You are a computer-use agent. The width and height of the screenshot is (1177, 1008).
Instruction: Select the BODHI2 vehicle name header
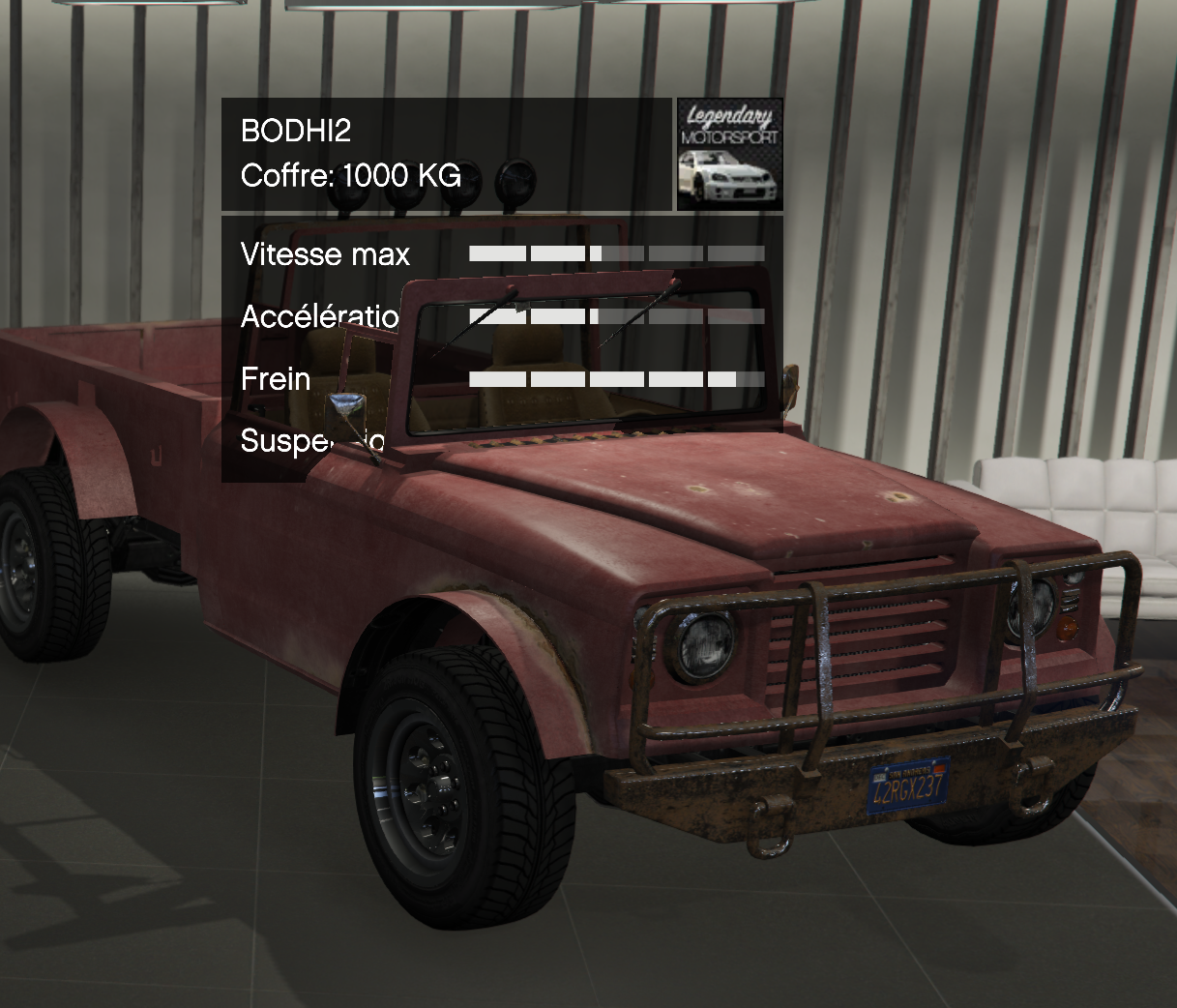coord(296,131)
